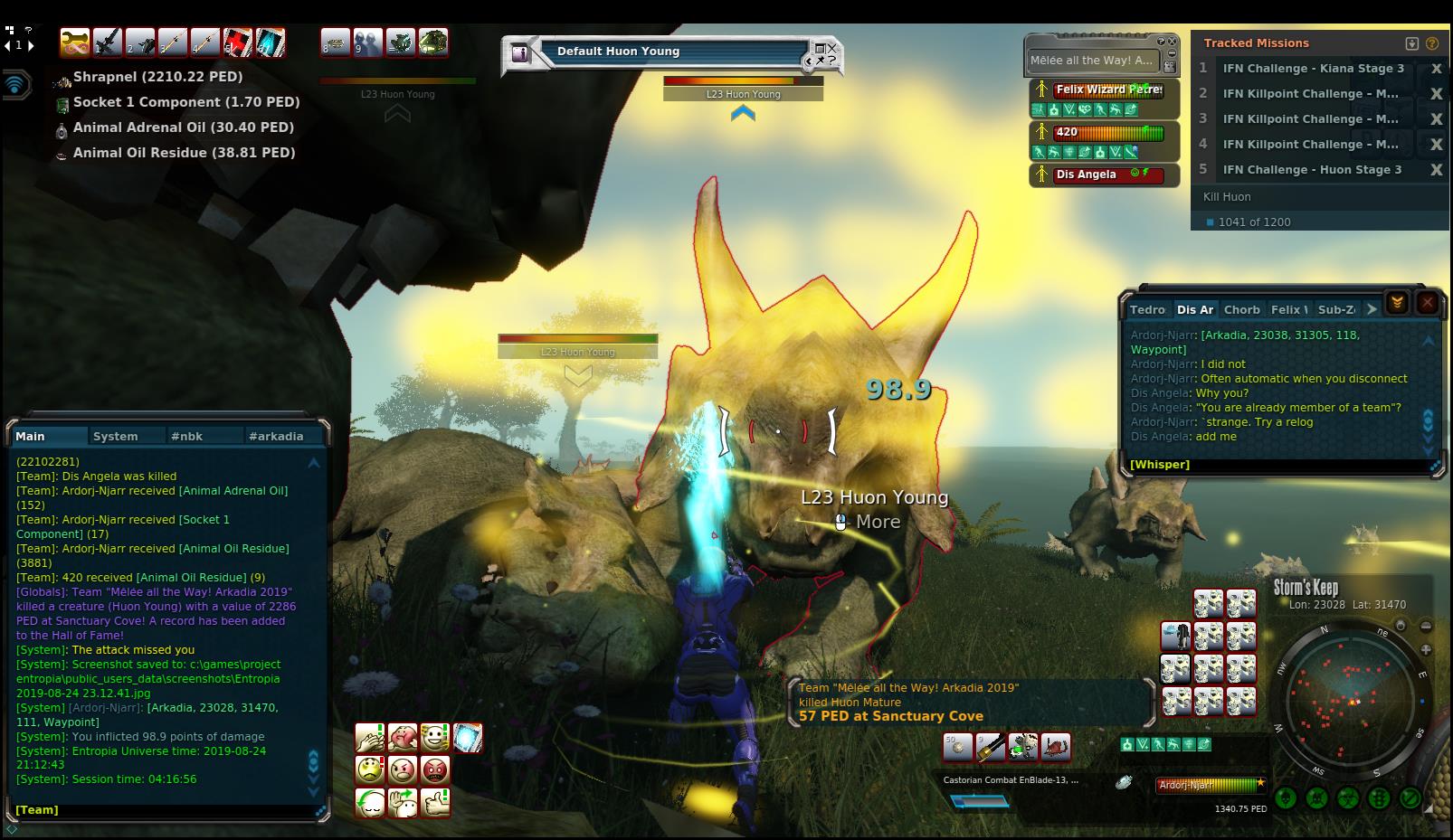Viewport: 1453px width, 840px height.
Task: Zoom in the radar with the plus button
Action: 1426,649
